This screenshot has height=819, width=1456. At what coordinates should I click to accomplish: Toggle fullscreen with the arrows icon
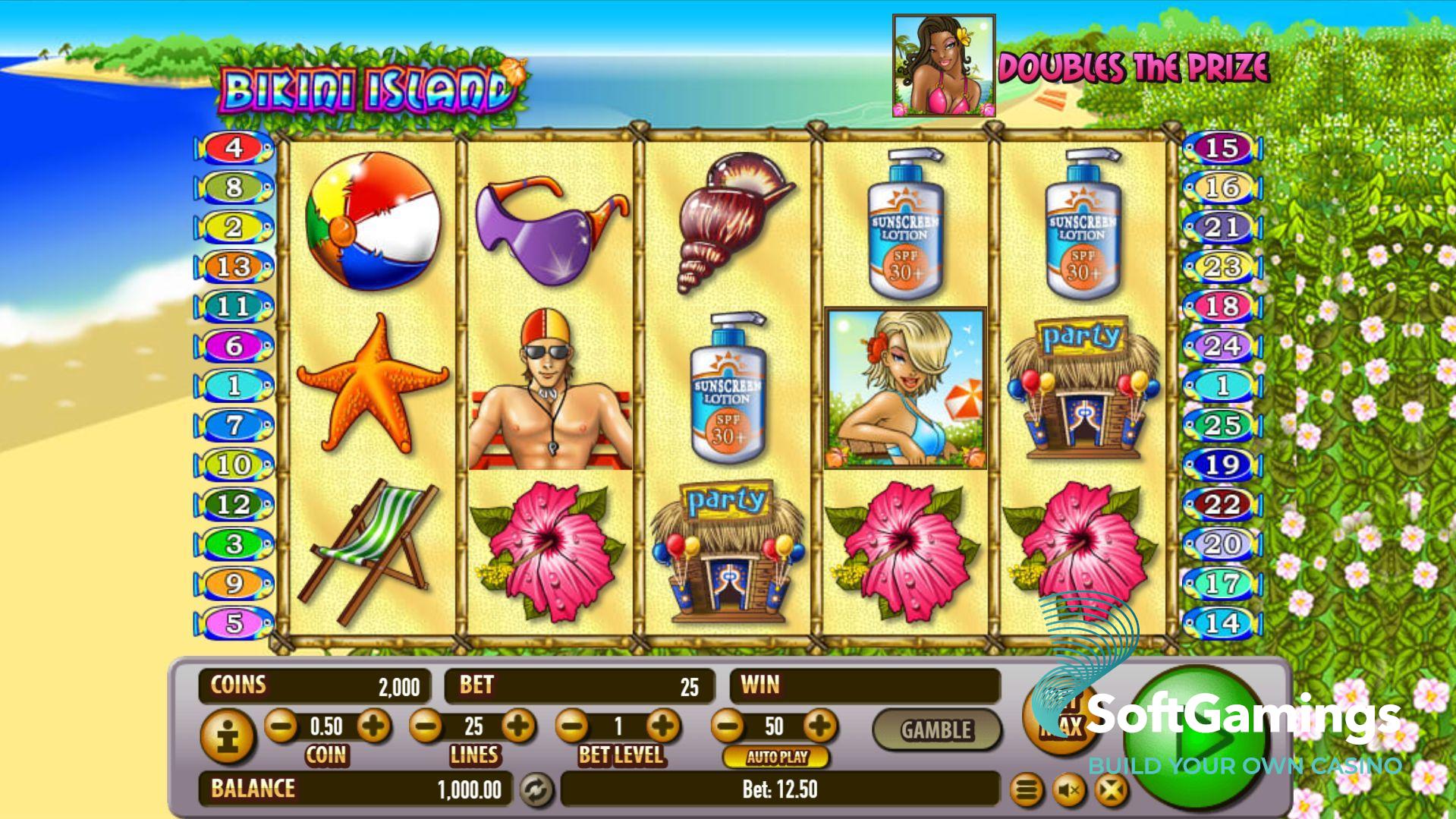tap(1110, 791)
